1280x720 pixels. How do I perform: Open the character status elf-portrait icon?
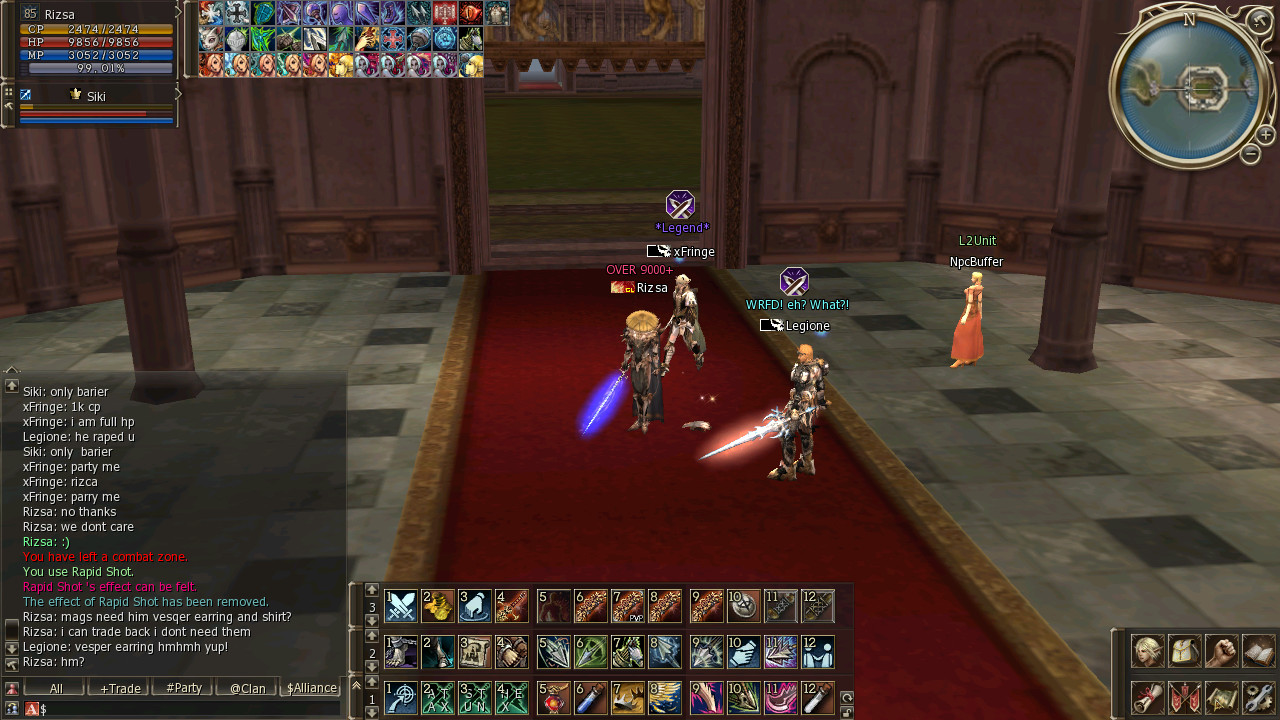tap(1147, 651)
